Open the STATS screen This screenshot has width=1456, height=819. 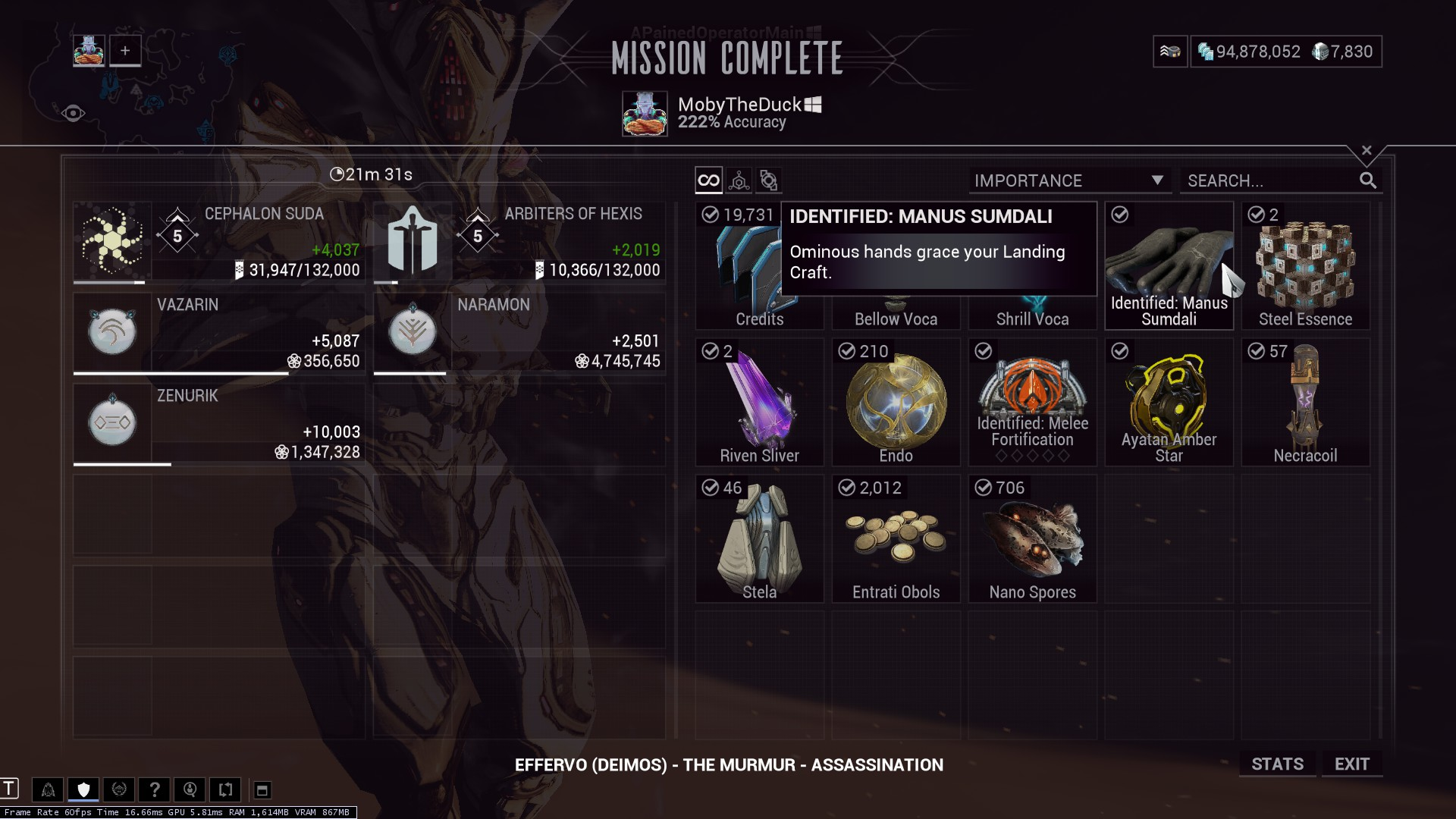pyautogui.click(x=1277, y=764)
